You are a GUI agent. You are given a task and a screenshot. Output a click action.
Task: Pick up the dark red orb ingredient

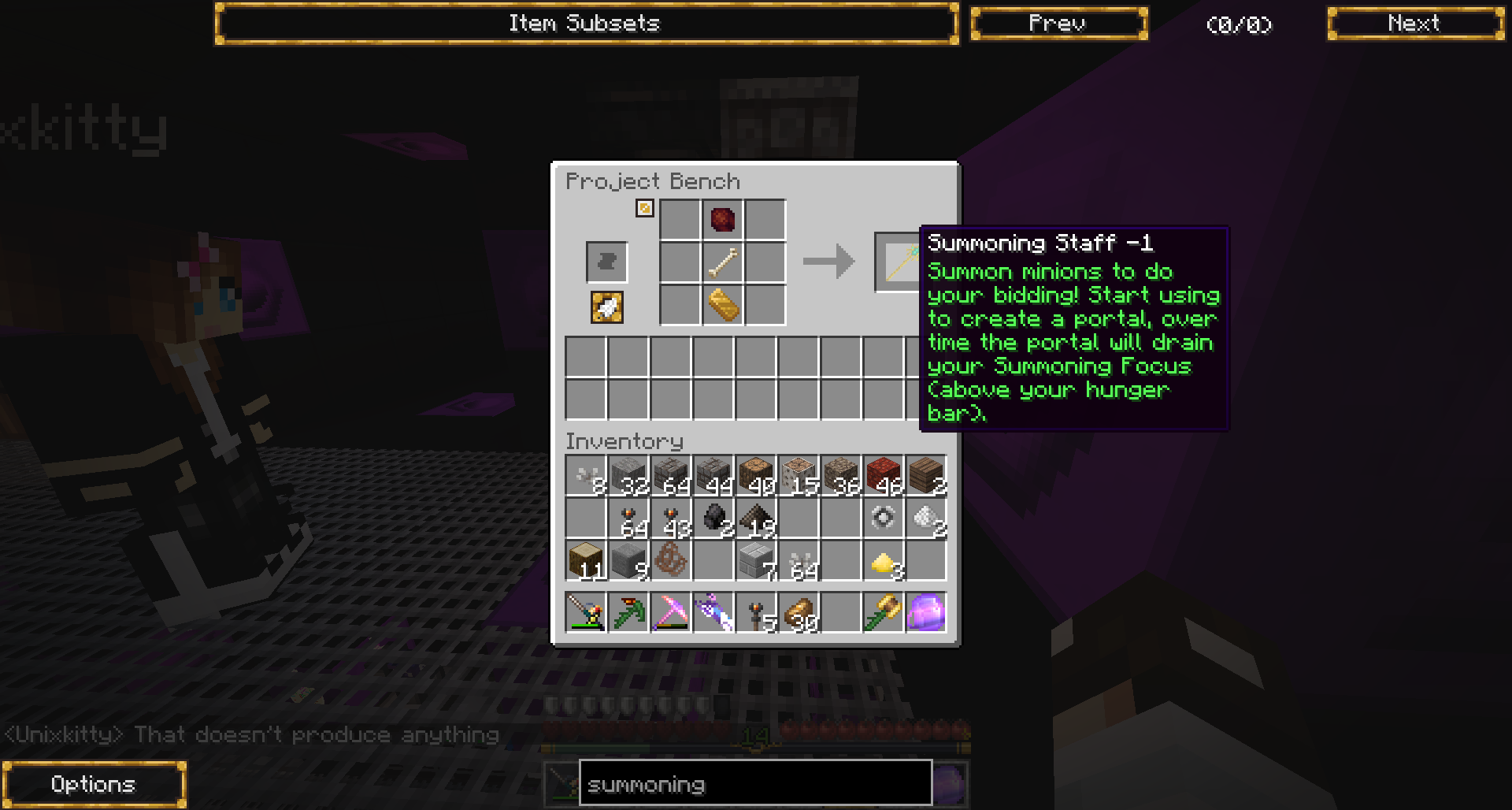click(723, 220)
